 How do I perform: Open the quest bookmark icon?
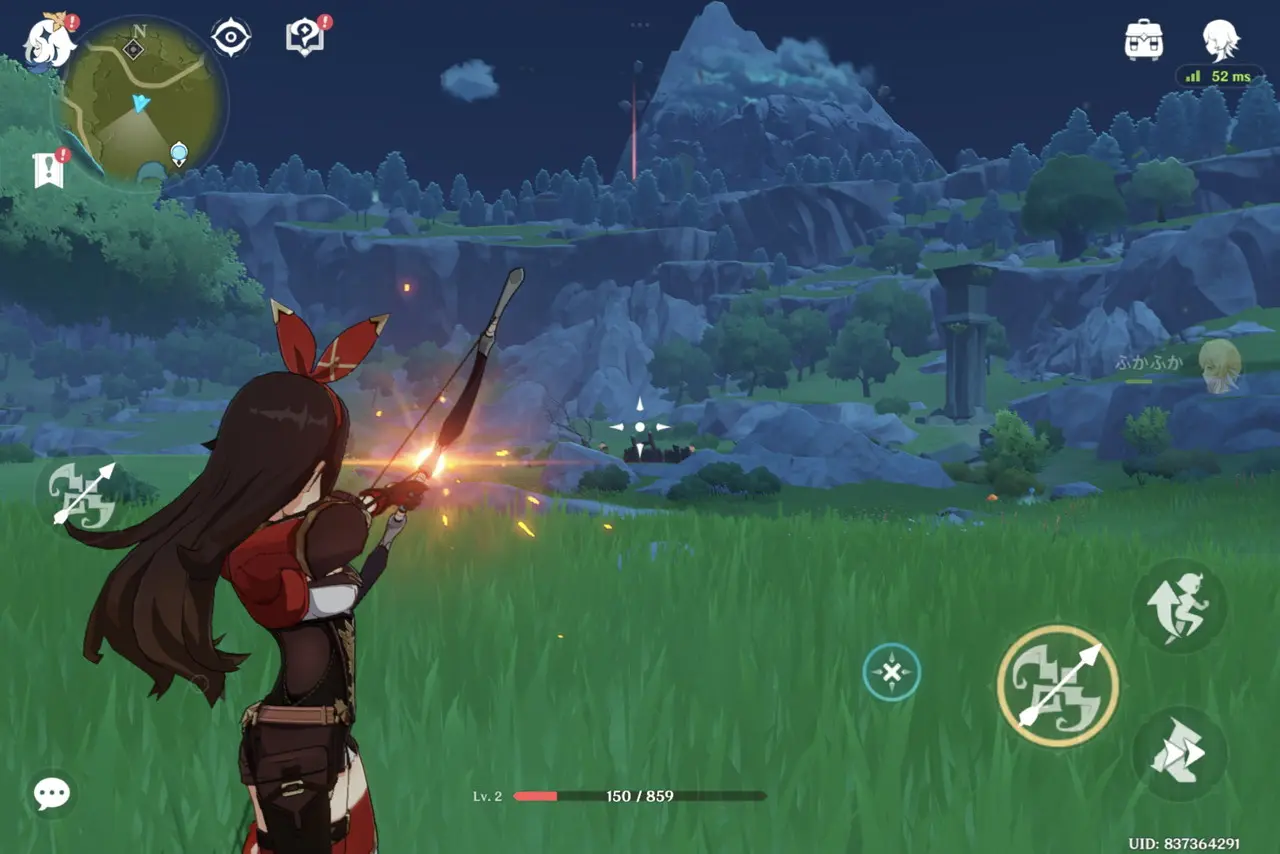pyautogui.click(x=48, y=170)
